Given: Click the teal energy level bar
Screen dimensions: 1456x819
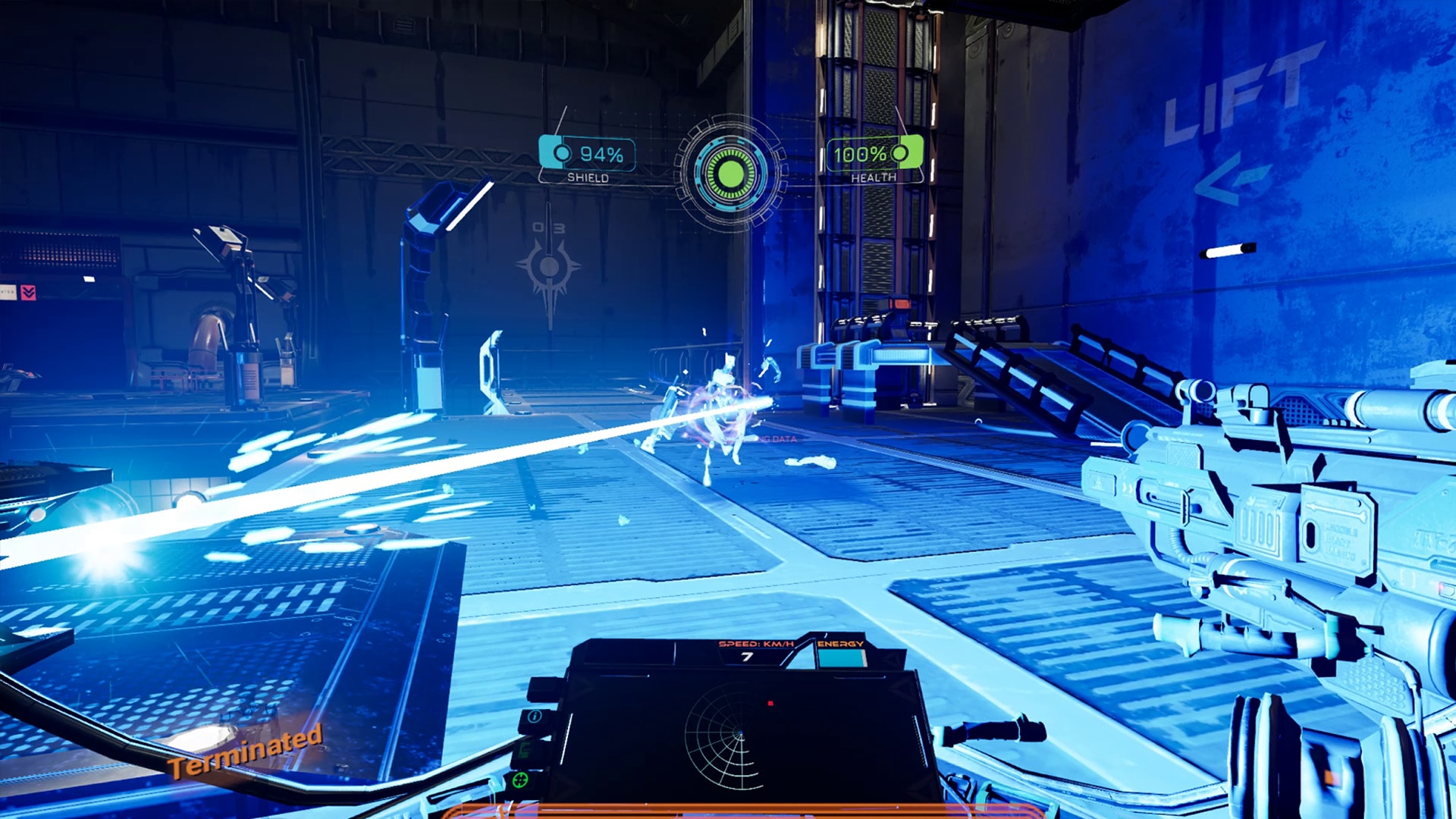Looking at the screenshot, I should tap(843, 658).
